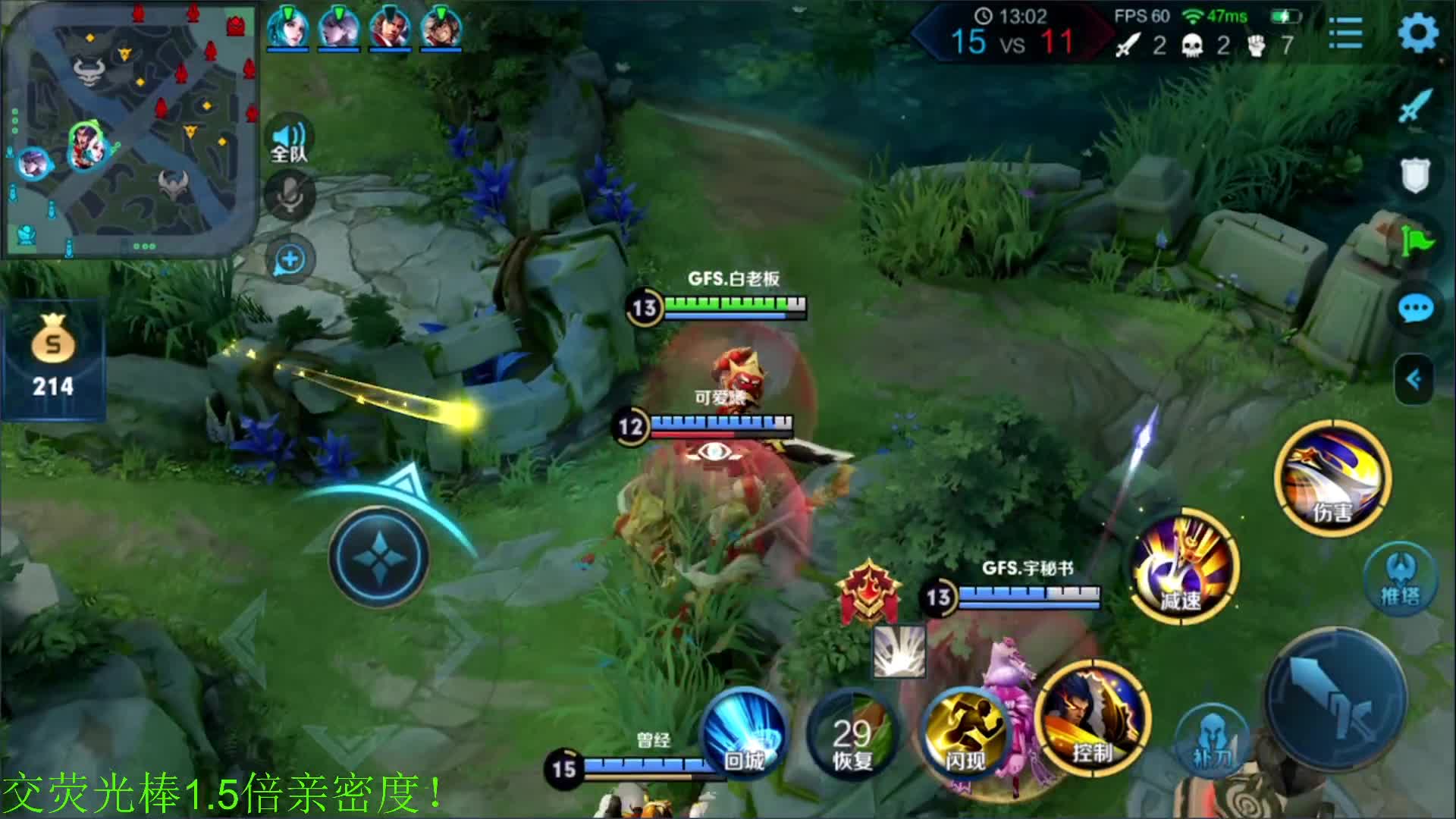Open the scoreboard list icon
1456x819 pixels.
(1346, 33)
